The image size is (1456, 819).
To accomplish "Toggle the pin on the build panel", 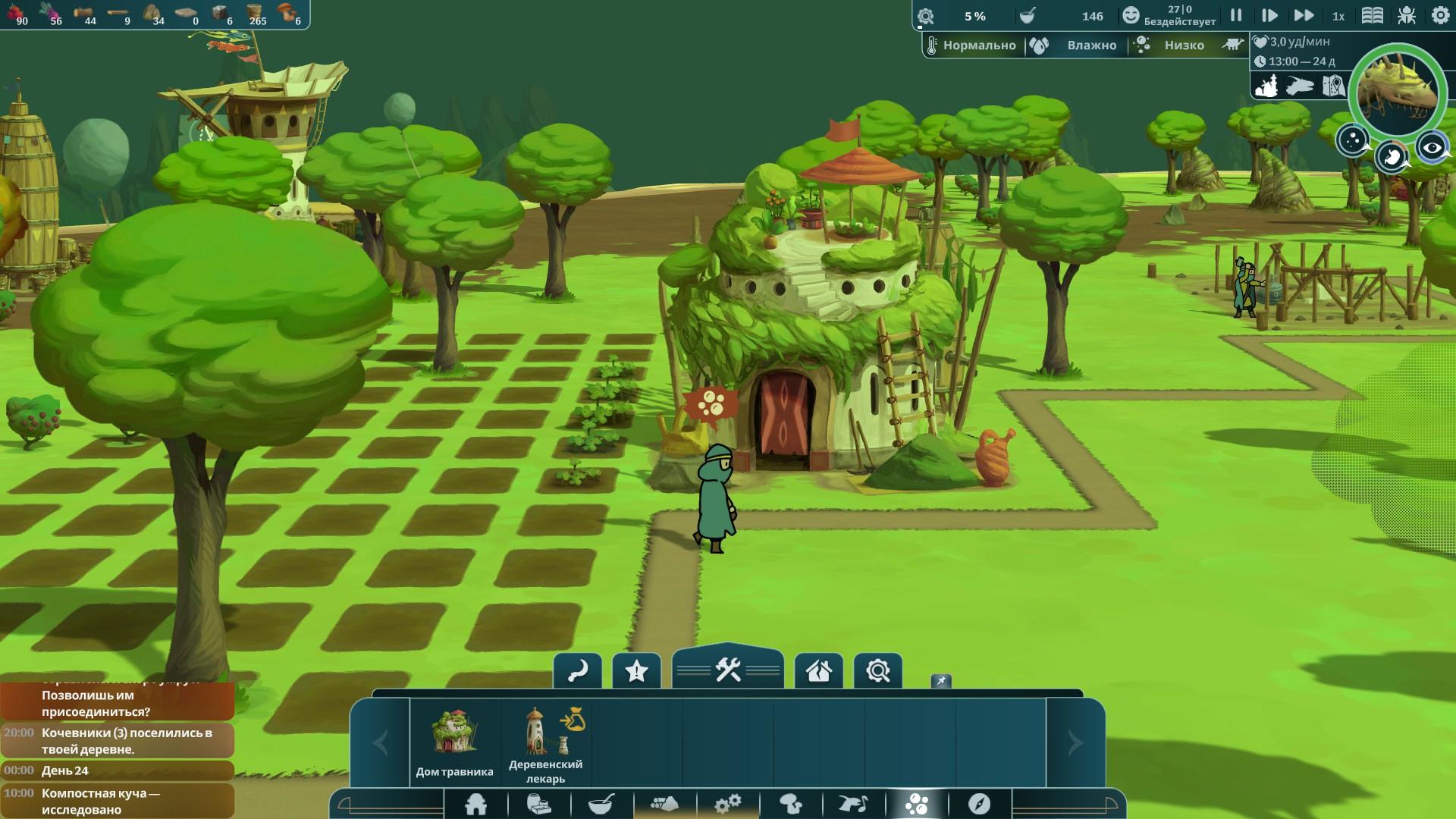I will 941,681.
